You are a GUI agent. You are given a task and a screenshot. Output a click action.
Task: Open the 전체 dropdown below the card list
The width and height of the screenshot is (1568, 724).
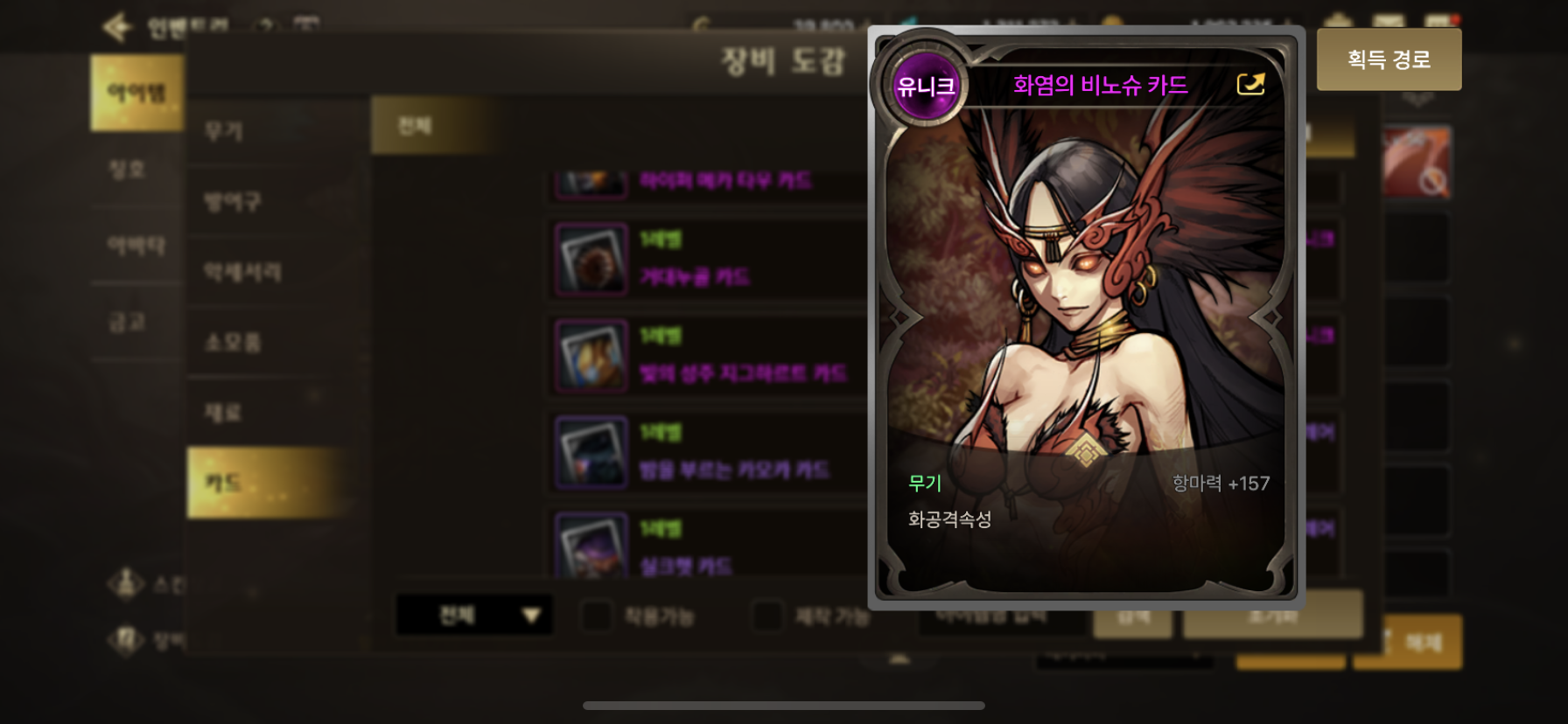tap(474, 616)
